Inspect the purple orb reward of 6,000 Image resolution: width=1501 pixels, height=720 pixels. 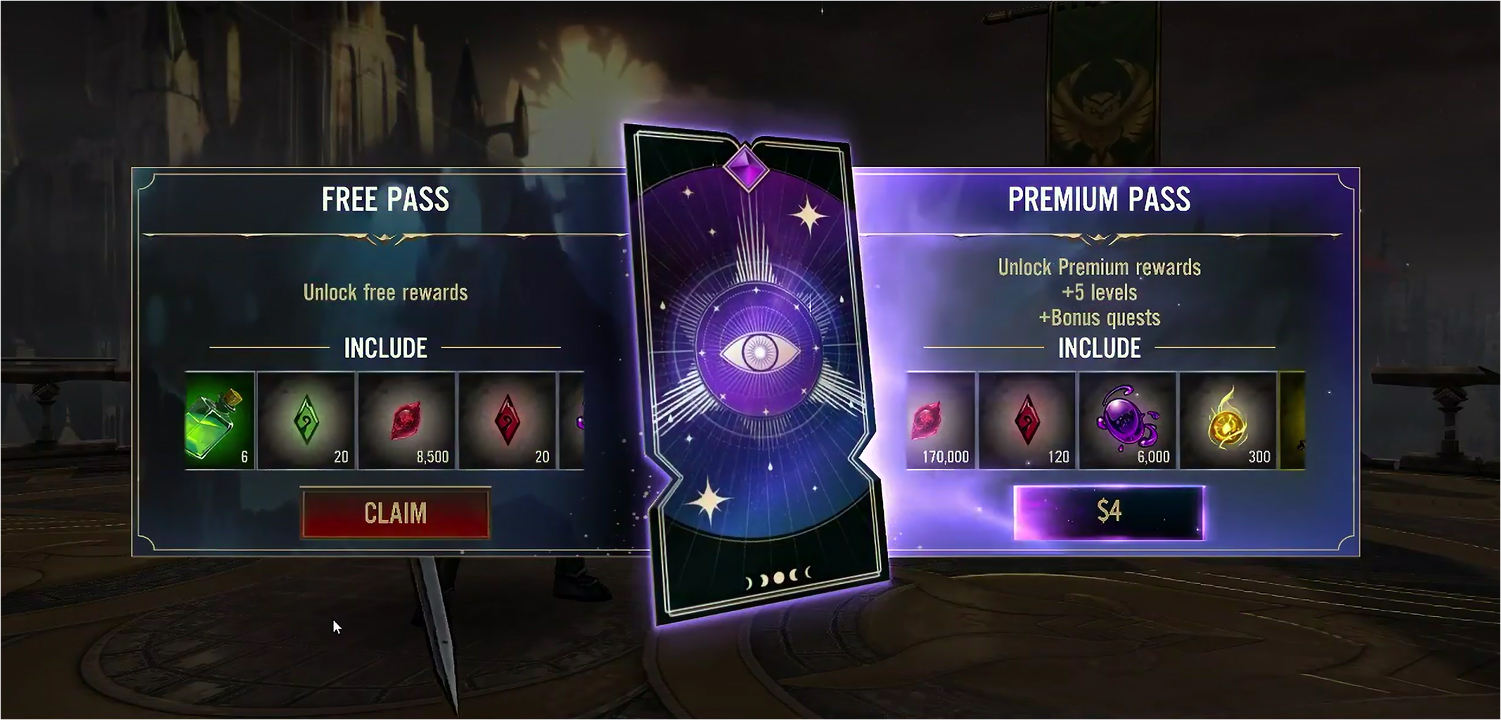[1127, 421]
